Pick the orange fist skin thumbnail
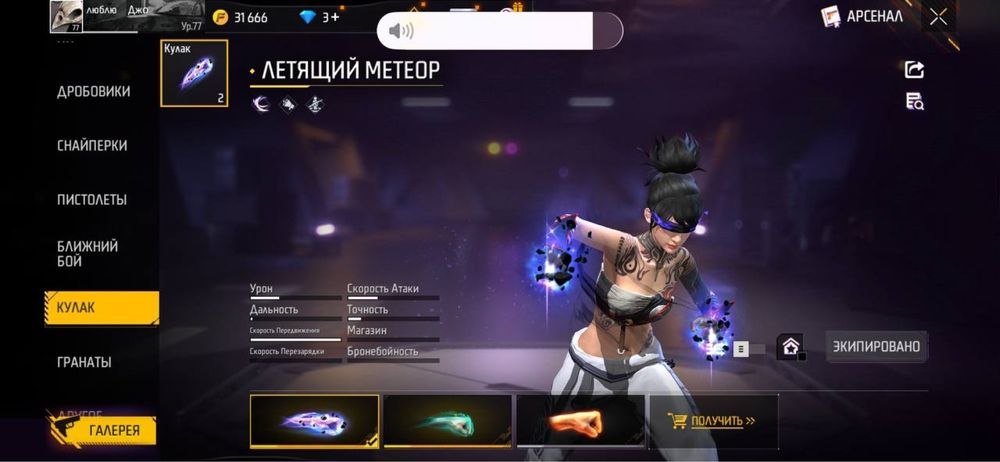Viewport: 1000px width, 462px height. click(x=579, y=420)
